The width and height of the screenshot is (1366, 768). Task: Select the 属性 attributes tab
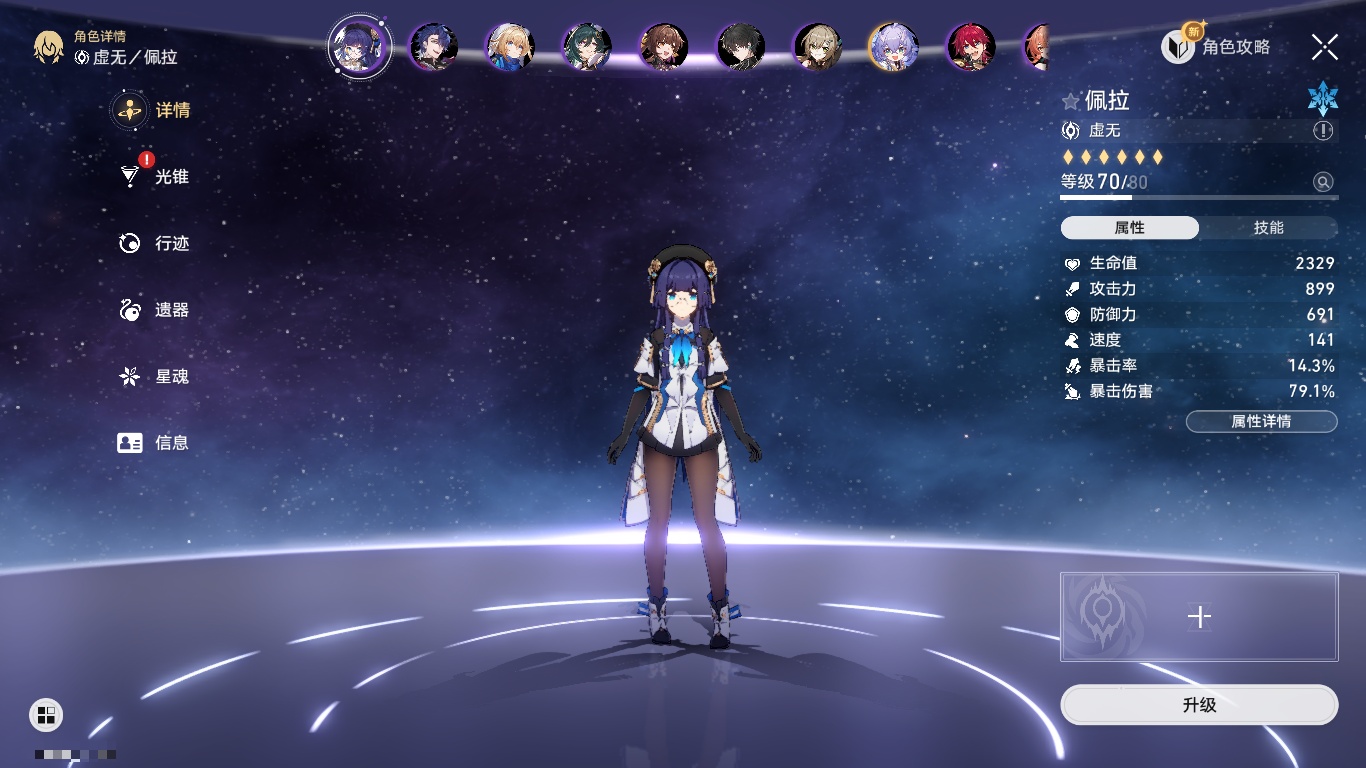tap(1130, 228)
